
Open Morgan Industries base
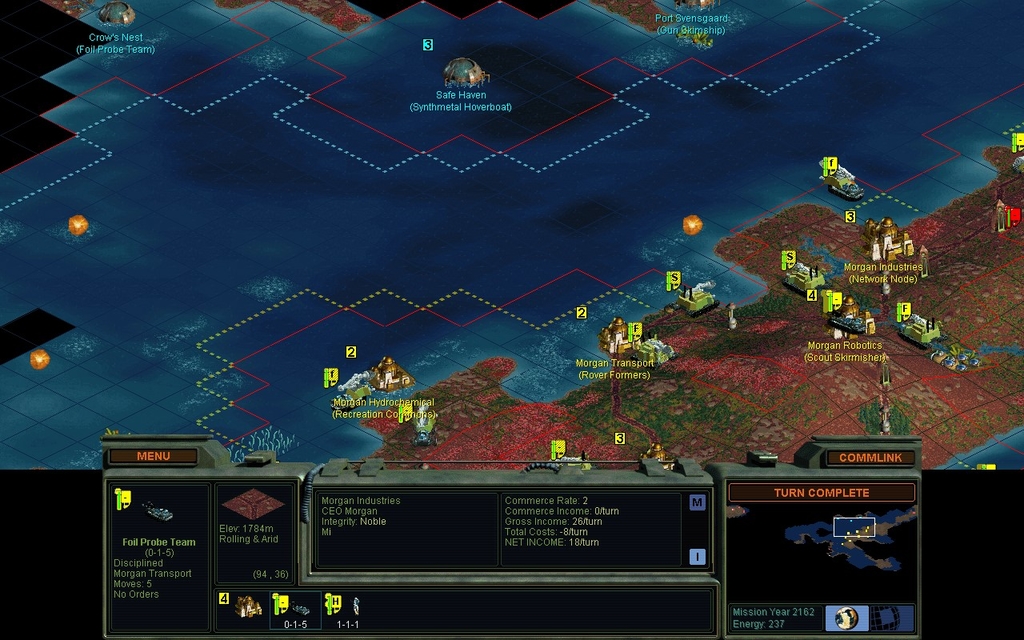click(x=886, y=240)
